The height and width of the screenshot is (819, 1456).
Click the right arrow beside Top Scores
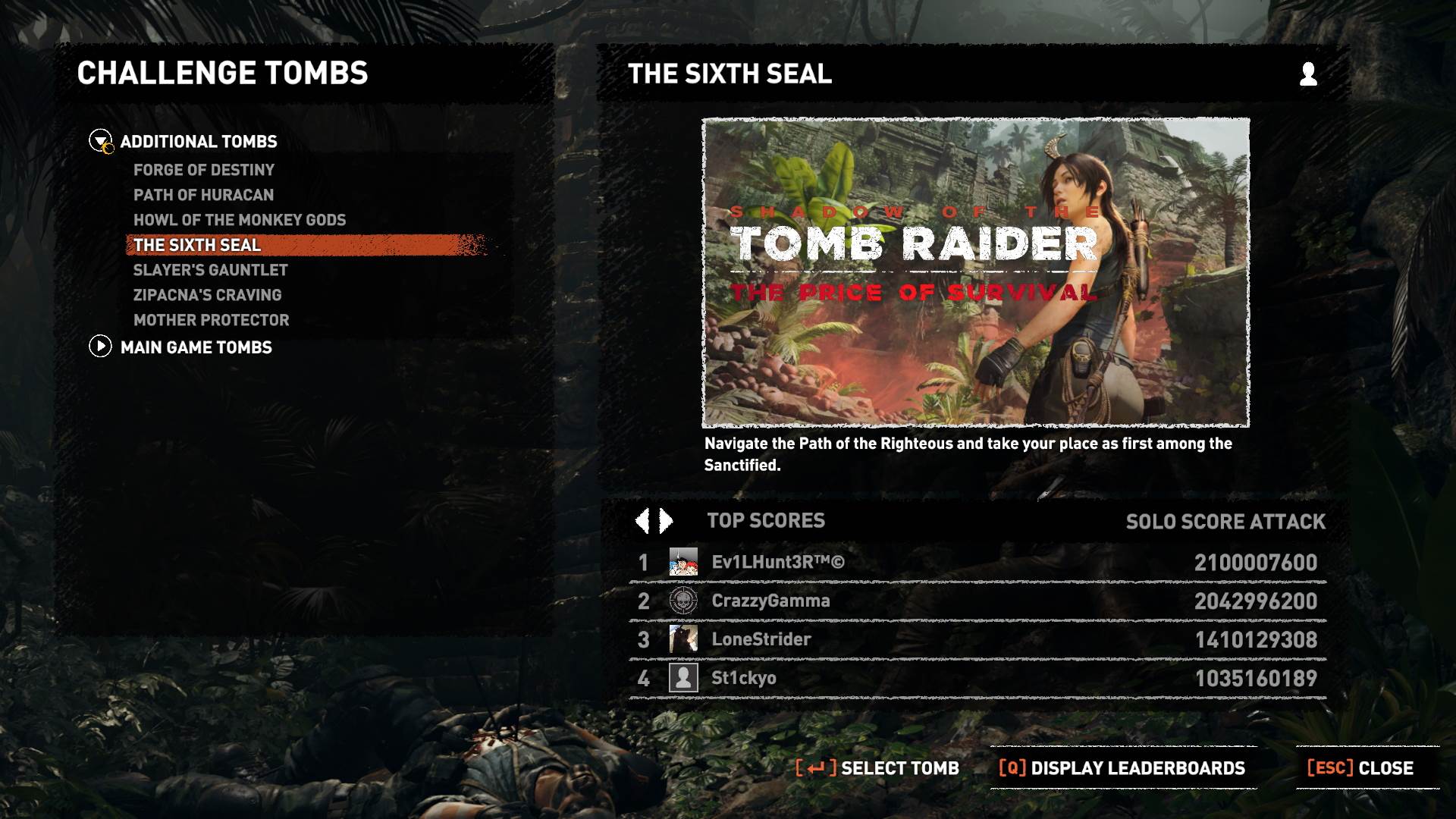[664, 521]
